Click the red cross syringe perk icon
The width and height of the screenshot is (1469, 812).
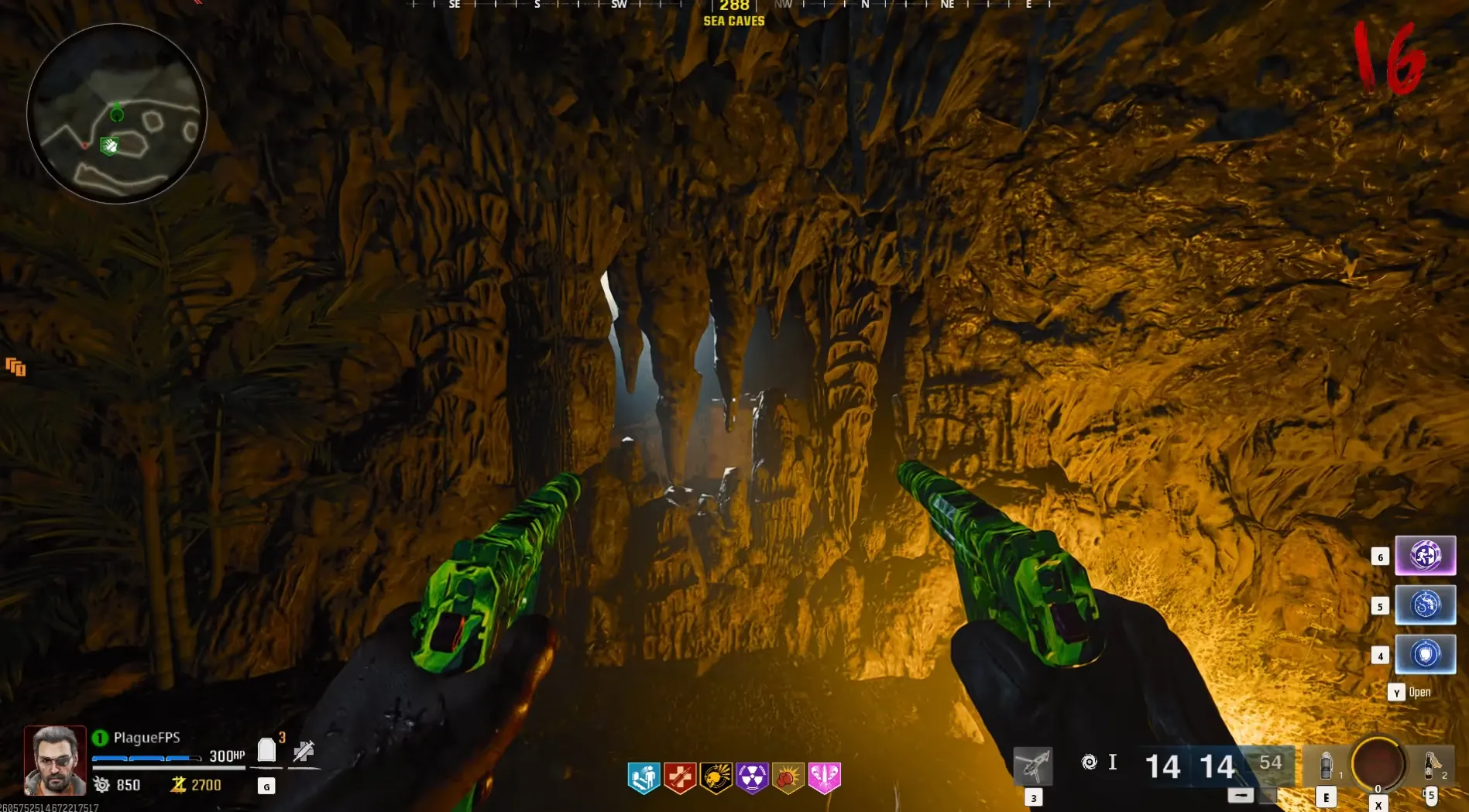click(680, 777)
